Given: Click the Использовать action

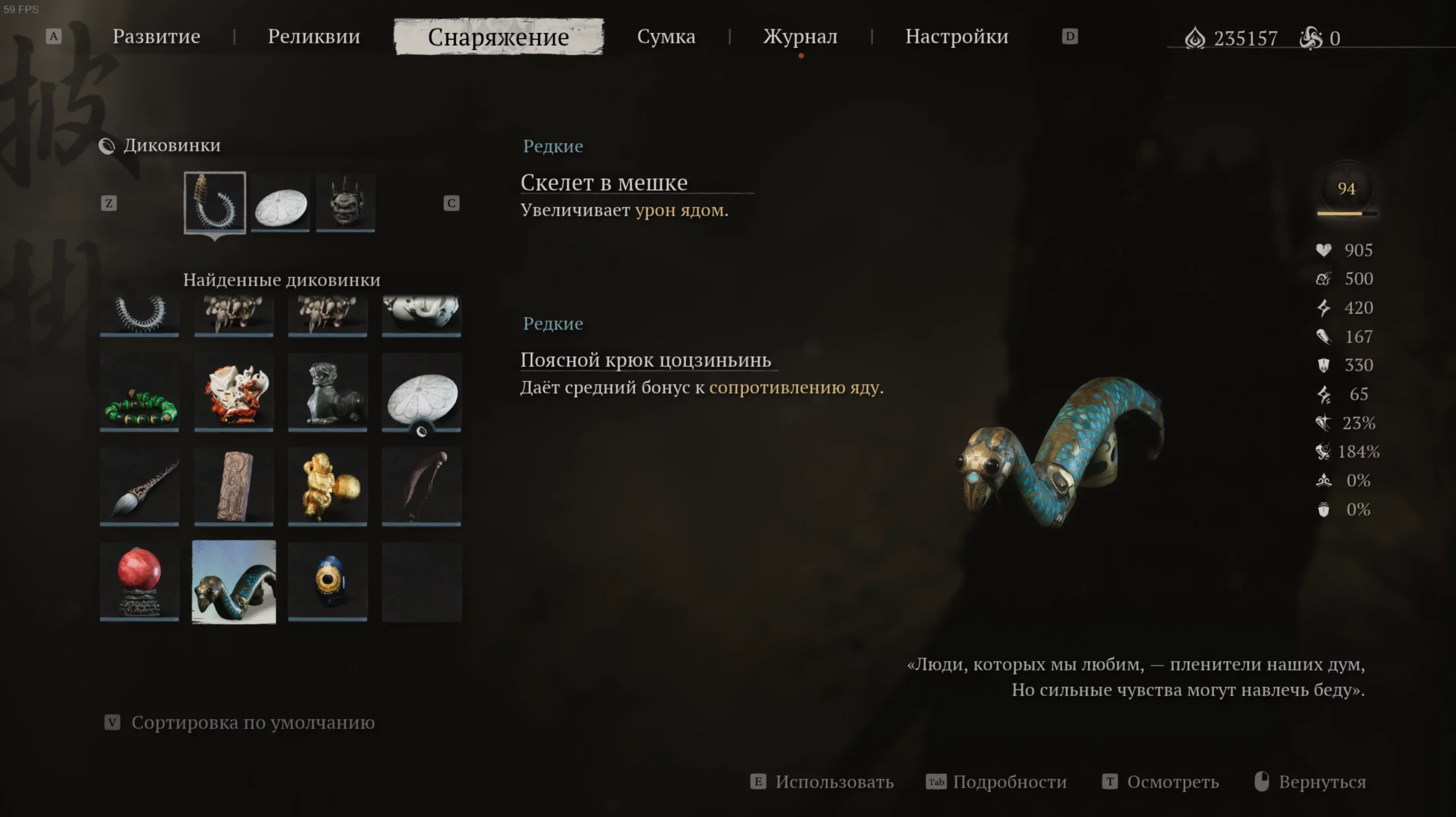Looking at the screenshot, I should pos(834,782).
